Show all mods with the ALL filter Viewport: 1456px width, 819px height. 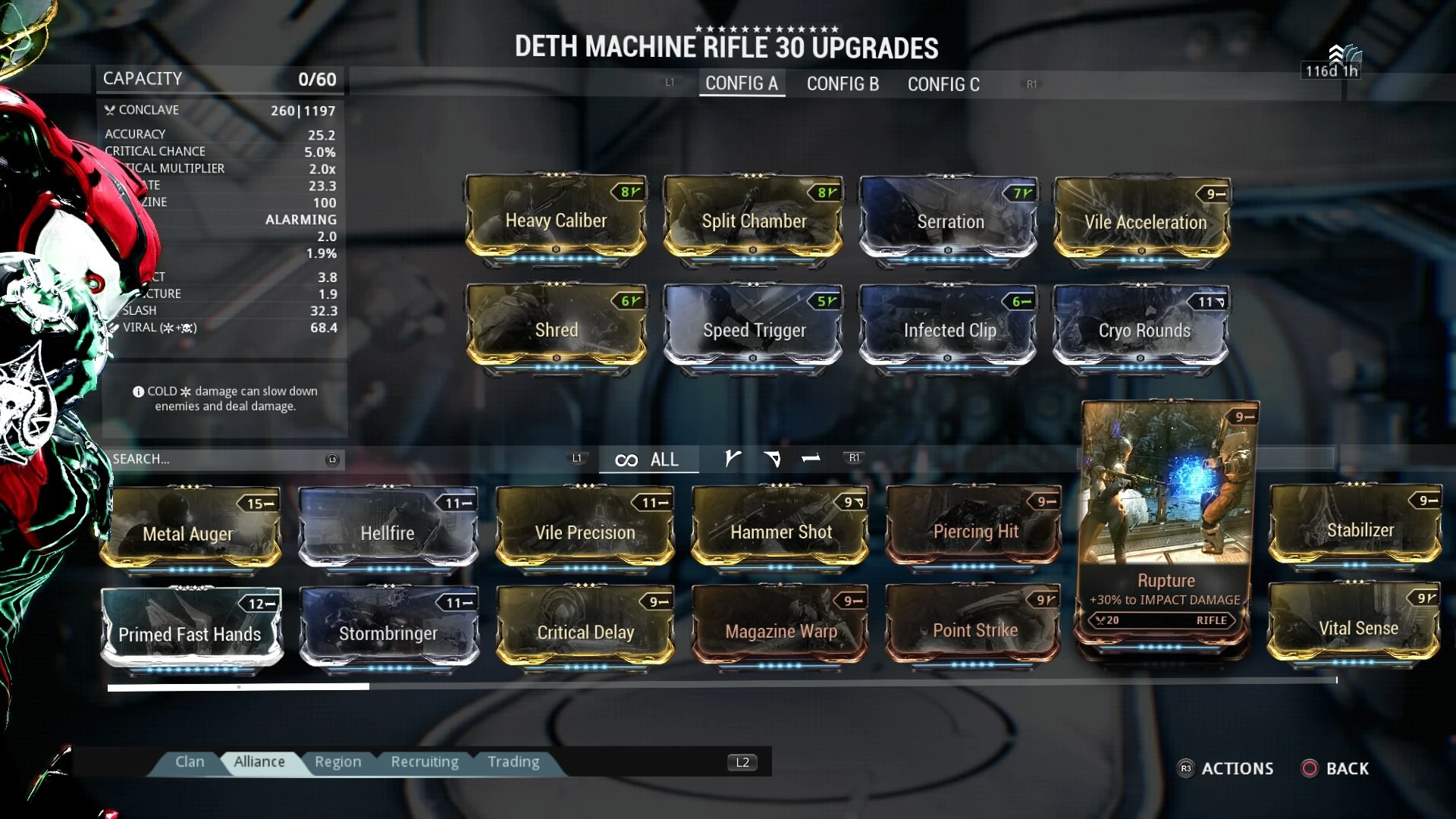point(648,460)
